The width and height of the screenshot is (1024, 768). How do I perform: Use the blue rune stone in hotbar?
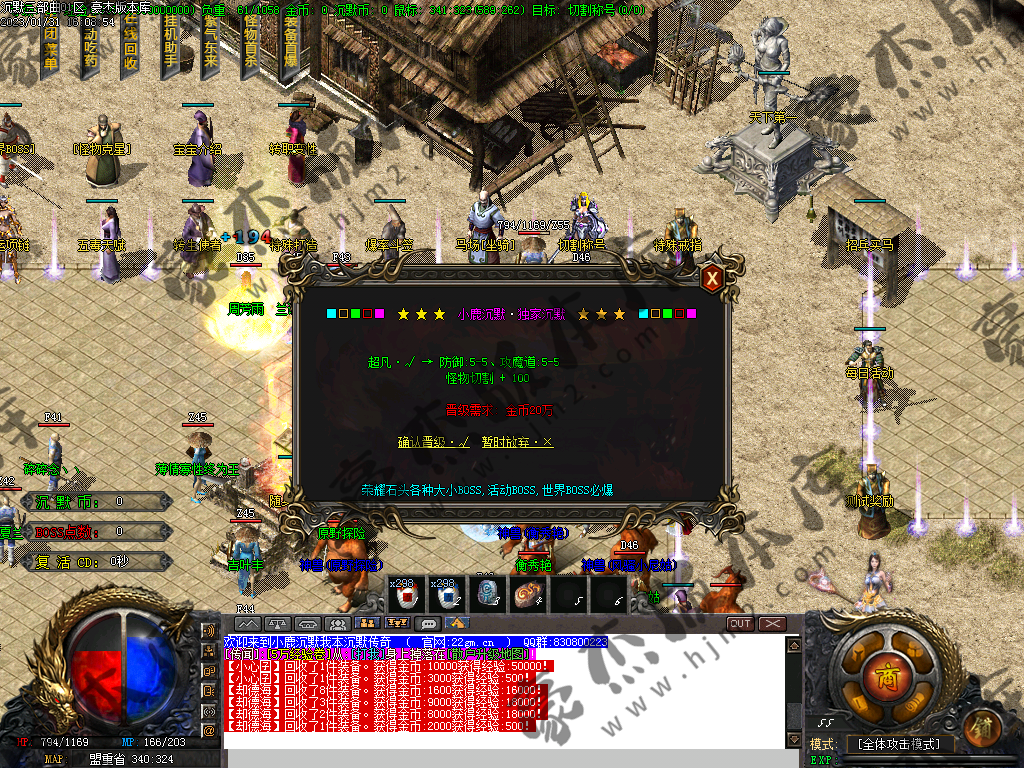click(x=487, y=596)
